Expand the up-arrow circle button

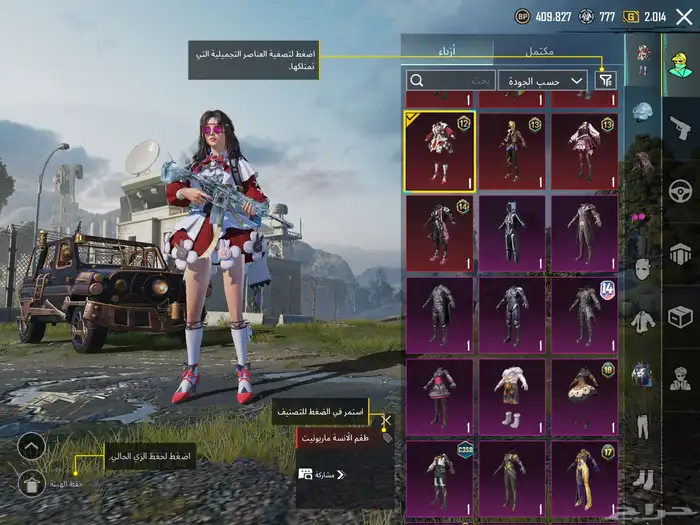pos(31,446)
